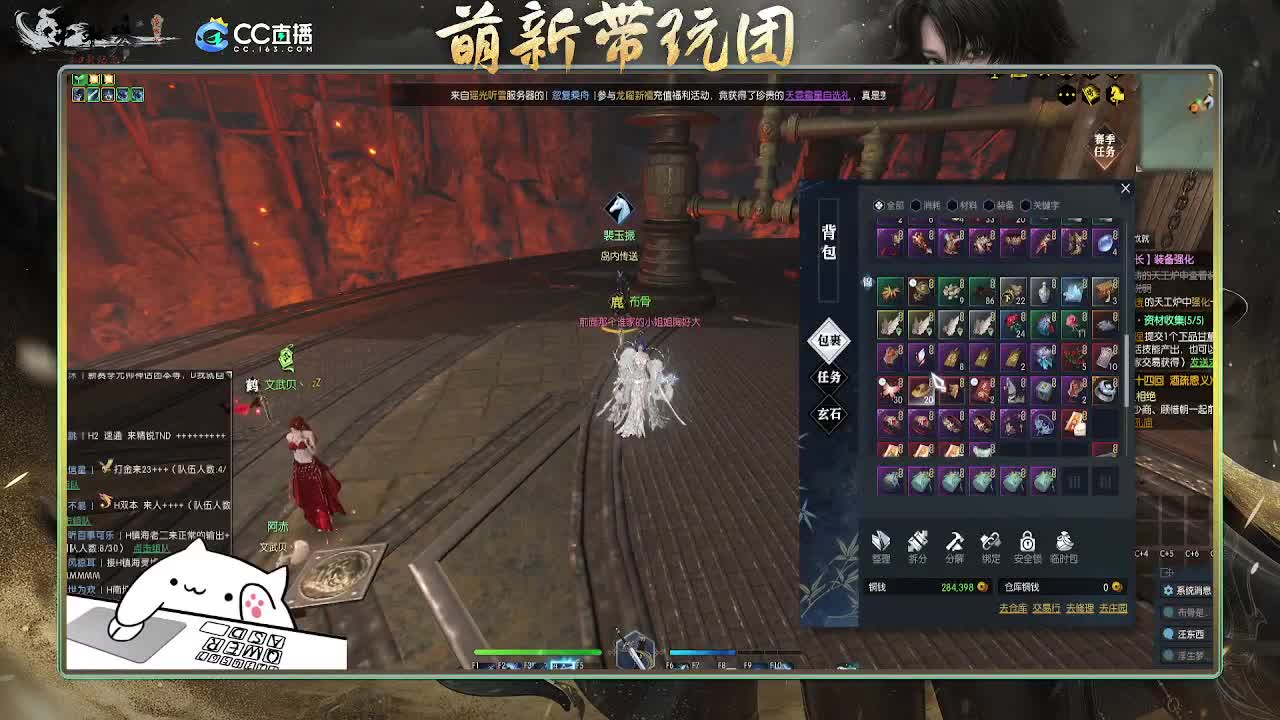Toggle the 装备 (equipment) filter
1280x720 pixels.
tap(988, 204)
